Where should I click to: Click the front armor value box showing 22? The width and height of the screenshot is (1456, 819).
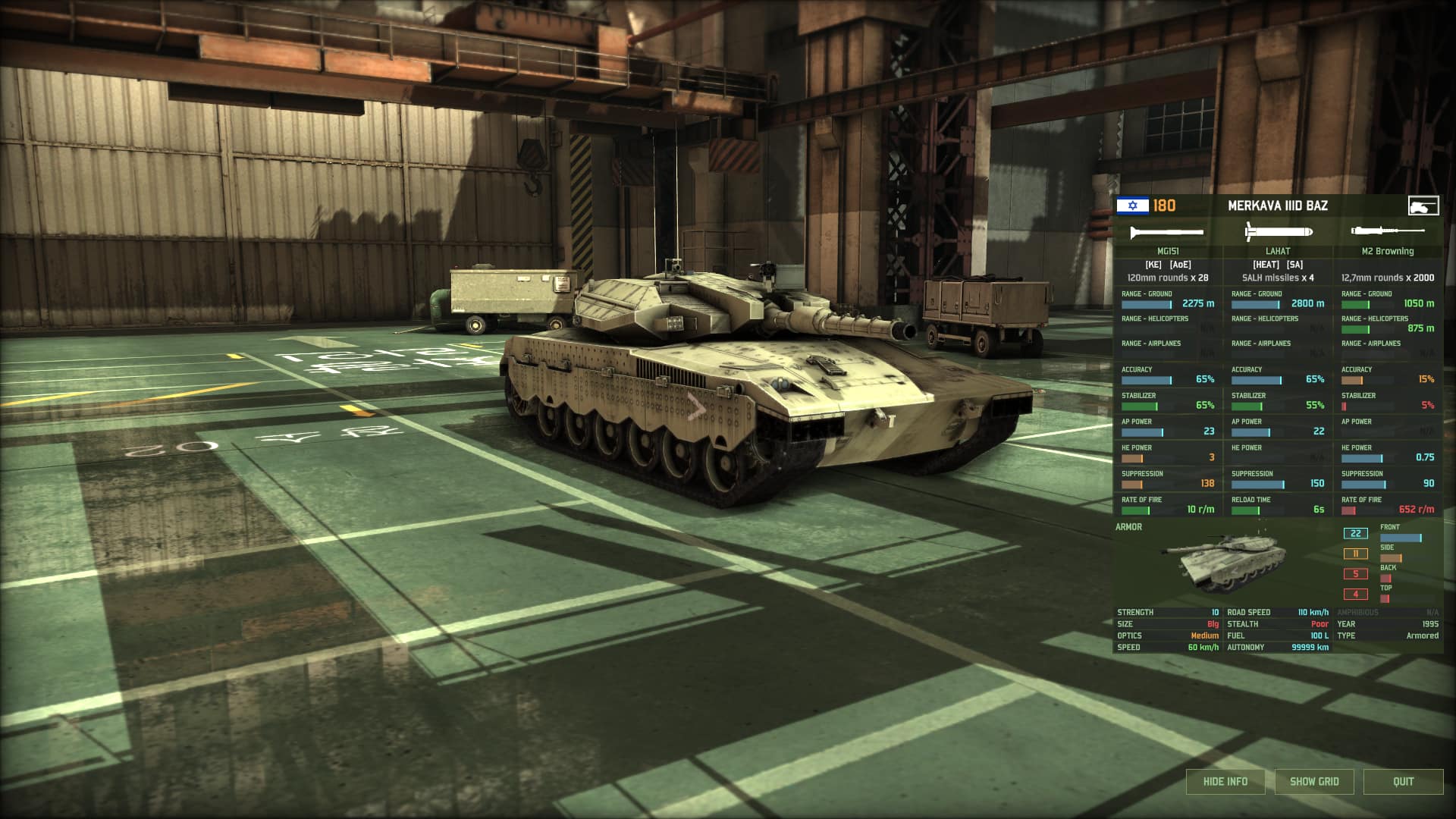(x=1354, y=533)
